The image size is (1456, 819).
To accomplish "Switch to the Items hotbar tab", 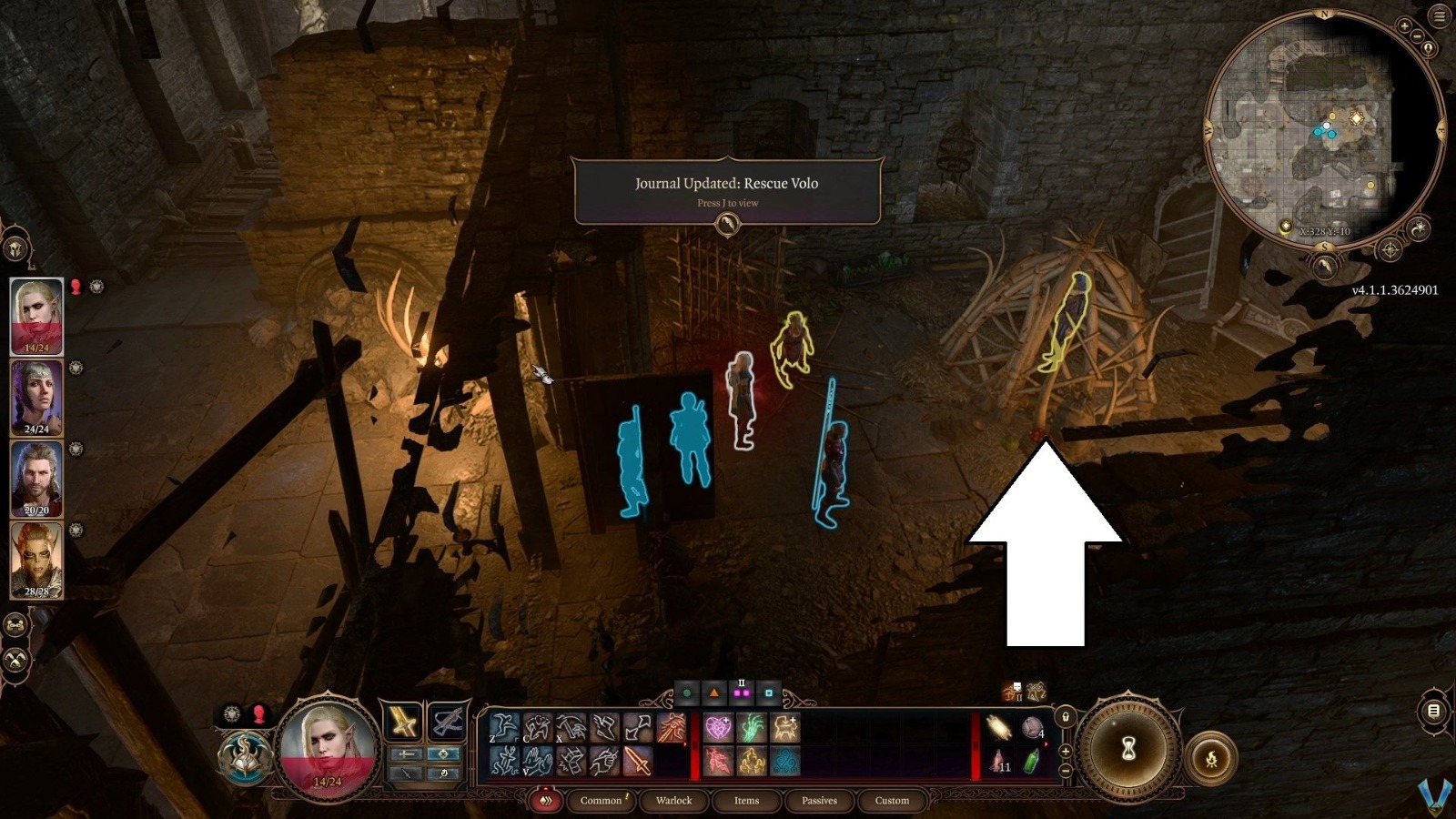I will tap(746, 801).
